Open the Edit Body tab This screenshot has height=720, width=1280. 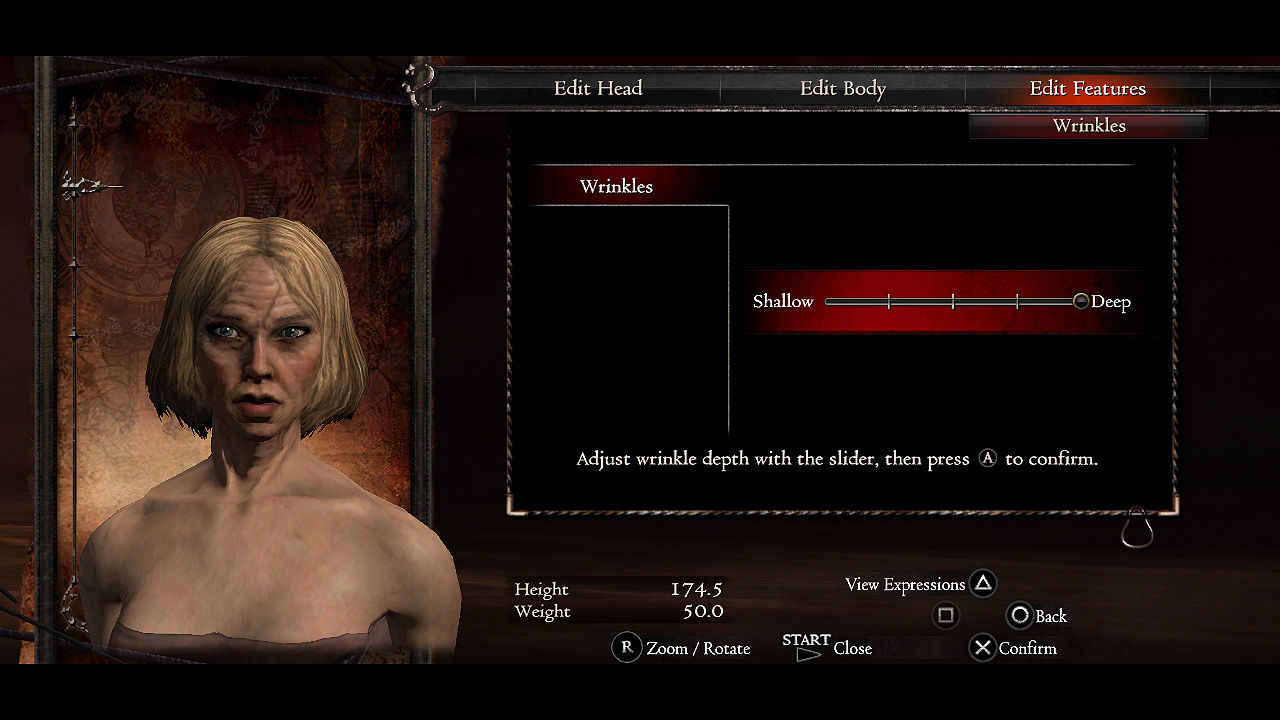pos(843,89)
